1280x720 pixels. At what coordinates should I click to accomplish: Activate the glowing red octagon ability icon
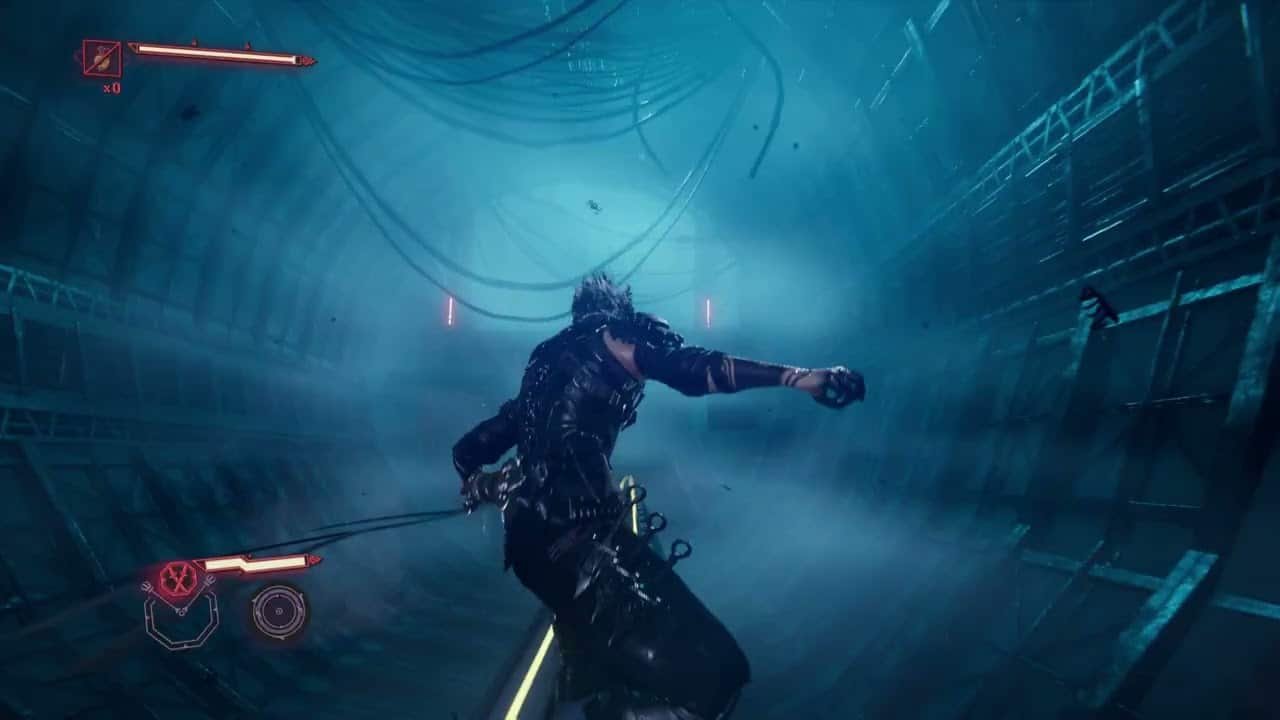[x=177, y=579]
